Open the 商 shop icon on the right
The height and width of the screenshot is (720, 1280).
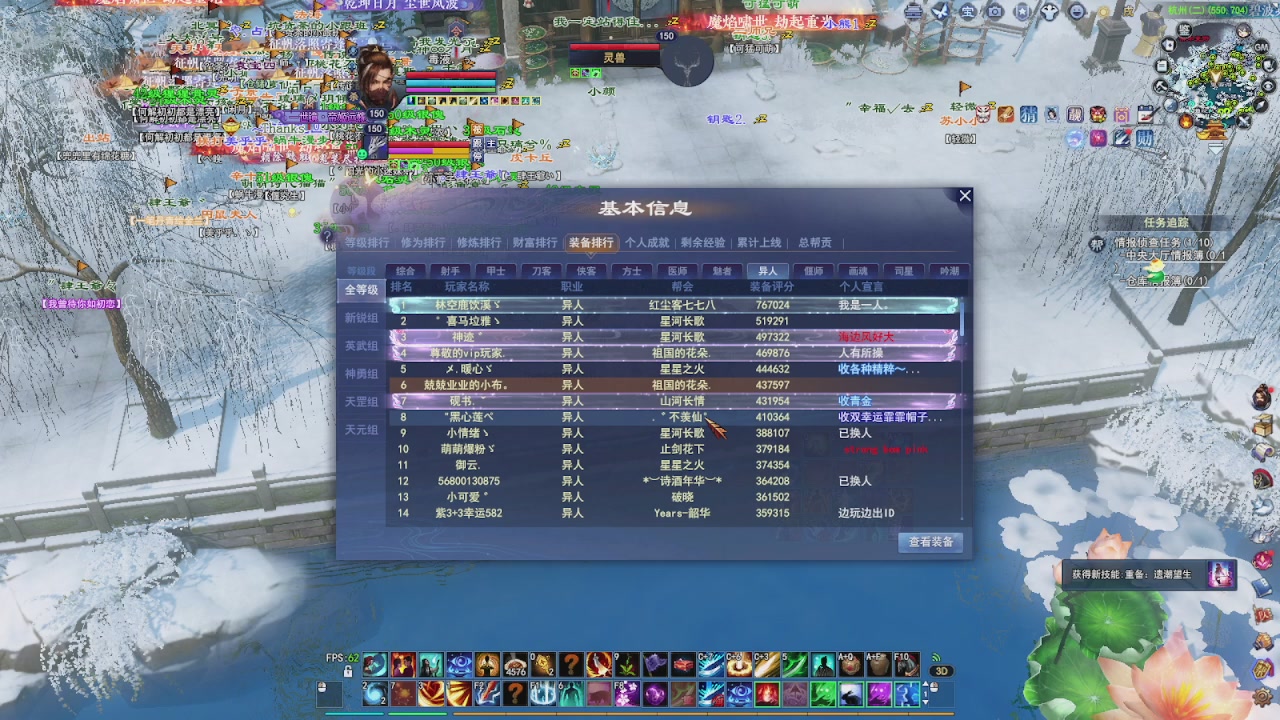[1121, 113]
